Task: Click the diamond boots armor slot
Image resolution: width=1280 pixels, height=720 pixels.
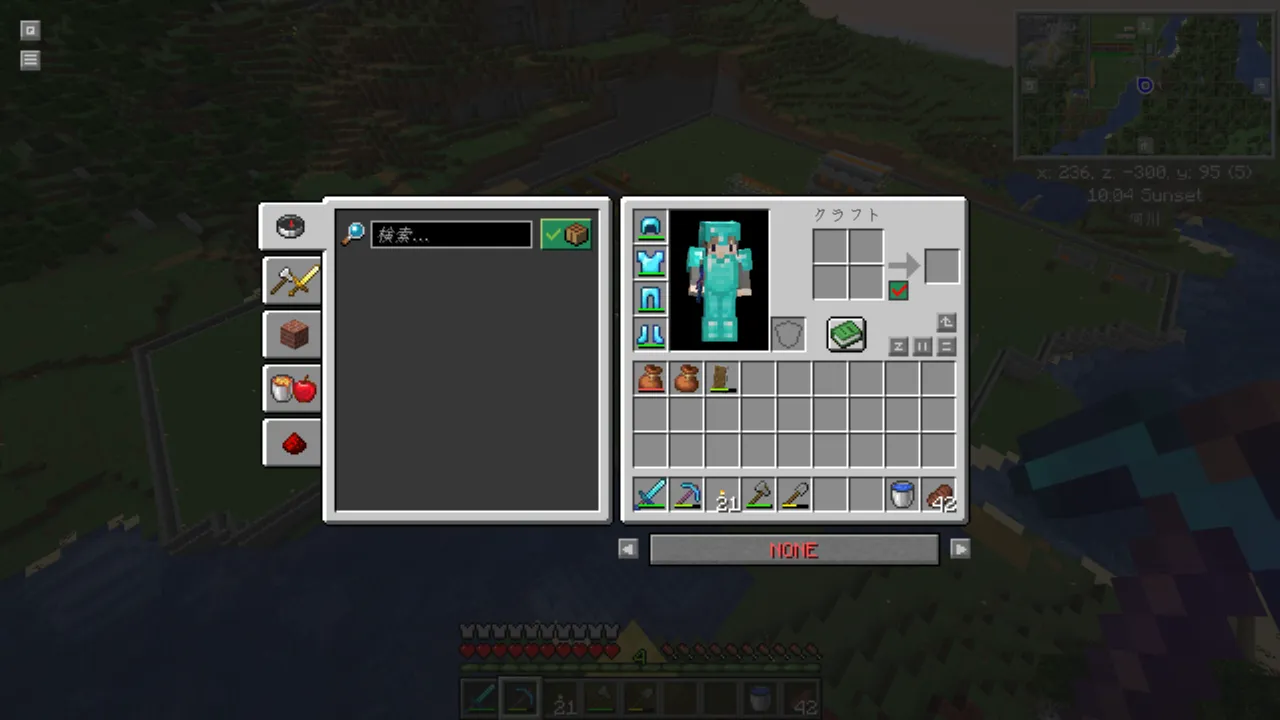Action: 651,334
